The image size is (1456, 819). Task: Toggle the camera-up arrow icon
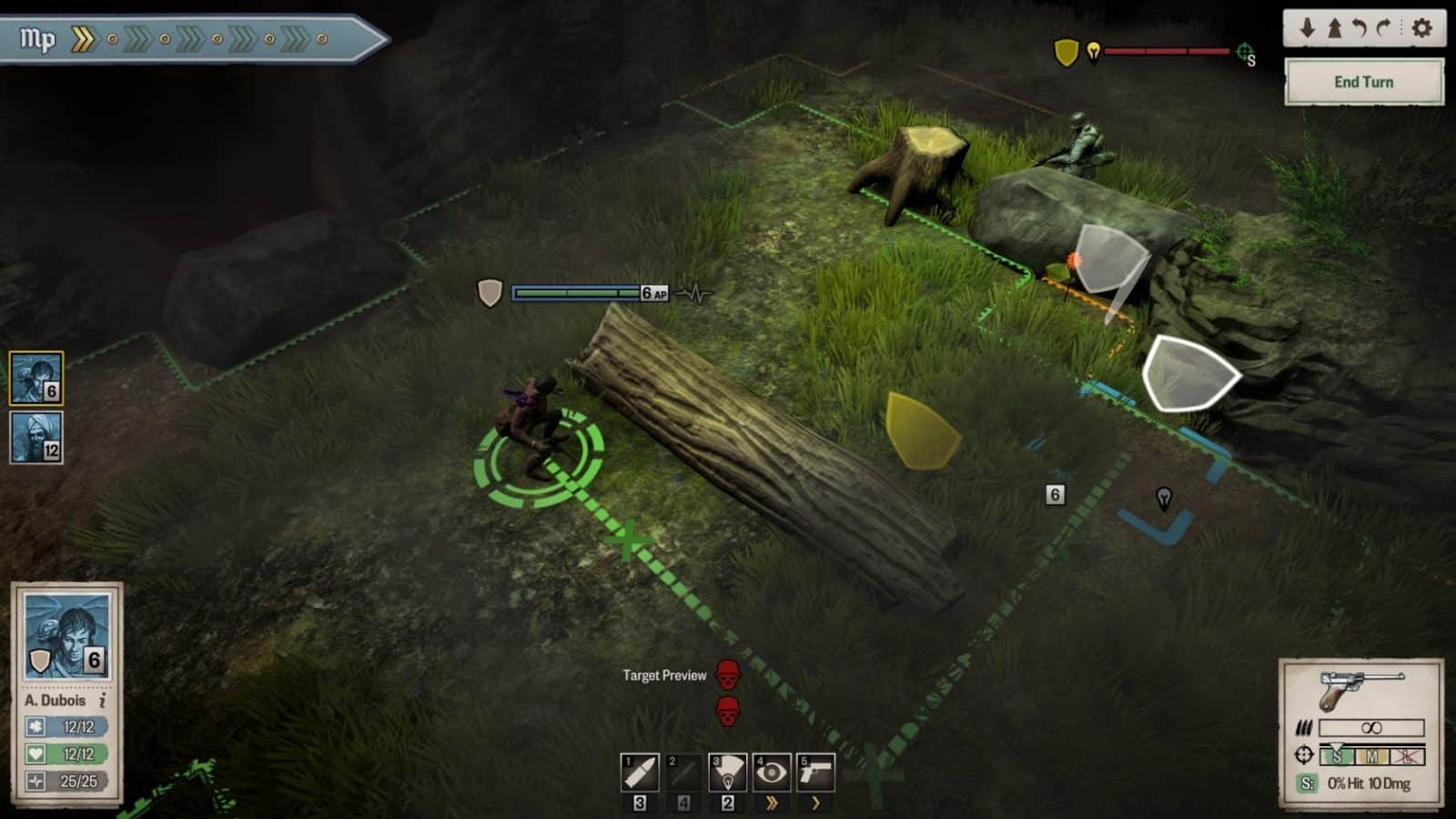click(x=1334, y=29)
